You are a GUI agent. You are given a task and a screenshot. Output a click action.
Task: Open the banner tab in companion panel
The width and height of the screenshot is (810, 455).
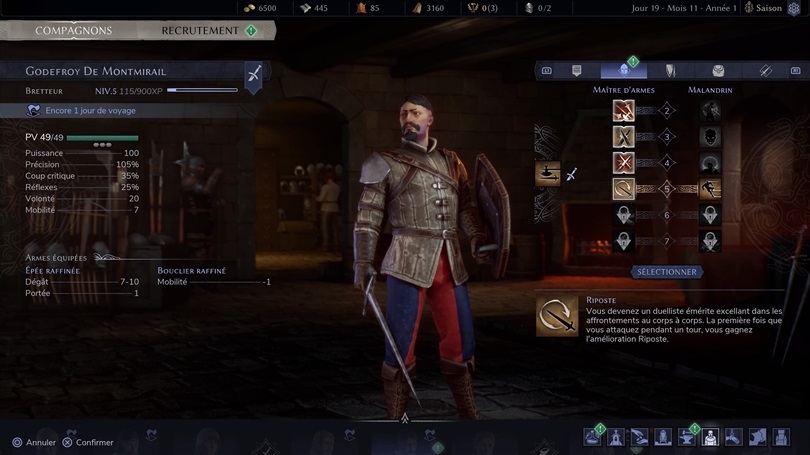[577, 71]
